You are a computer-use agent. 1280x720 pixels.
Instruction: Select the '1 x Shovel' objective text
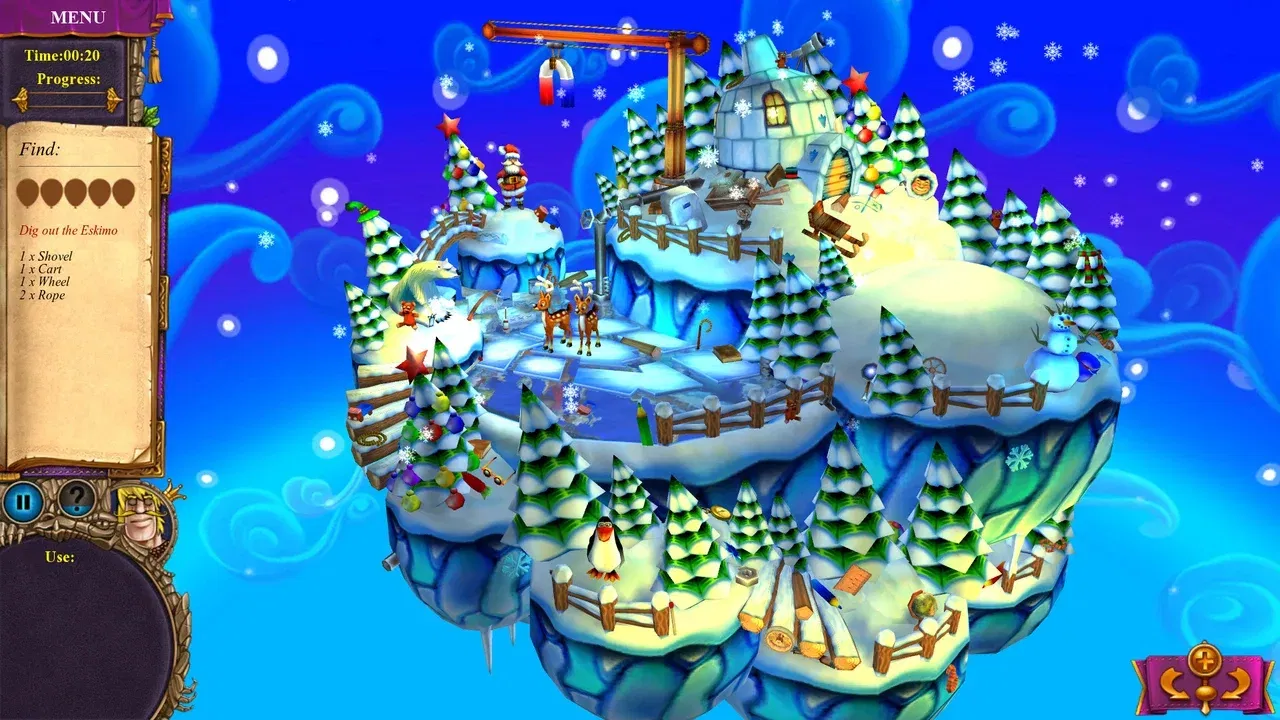(x=45, y=256)
